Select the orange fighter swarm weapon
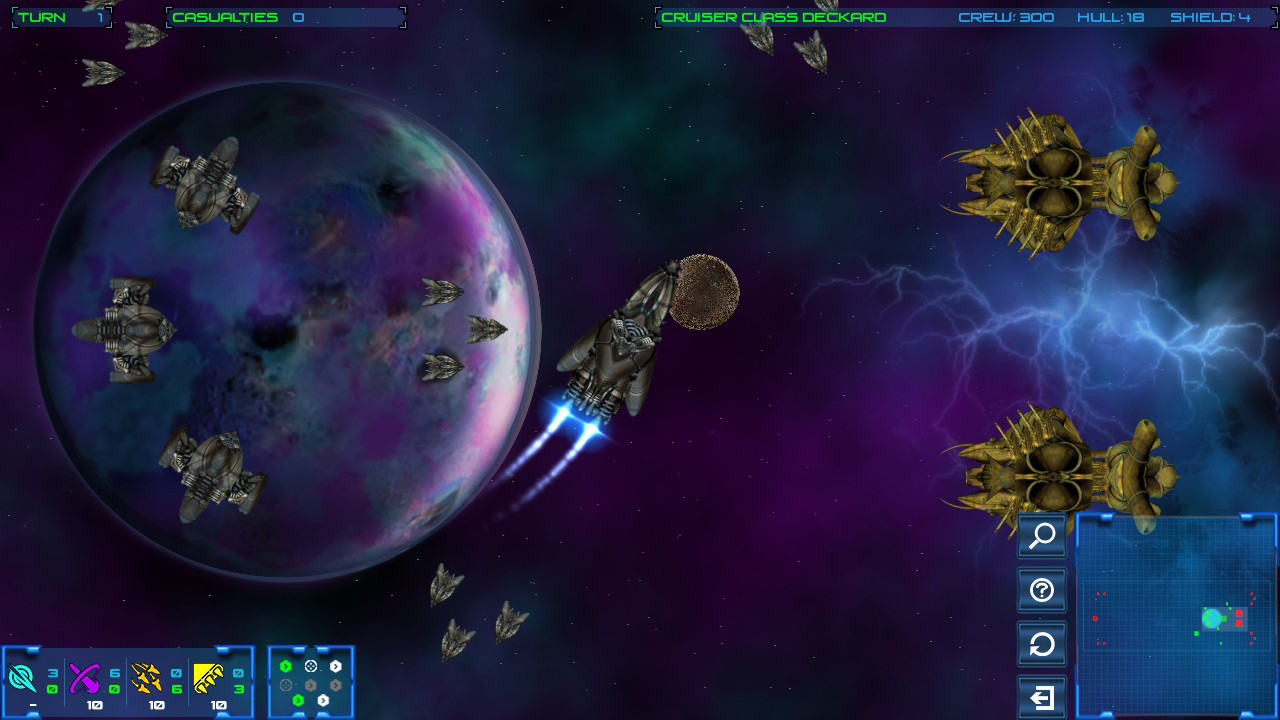Screen dimensions: 1280x720 click(148, 678)
